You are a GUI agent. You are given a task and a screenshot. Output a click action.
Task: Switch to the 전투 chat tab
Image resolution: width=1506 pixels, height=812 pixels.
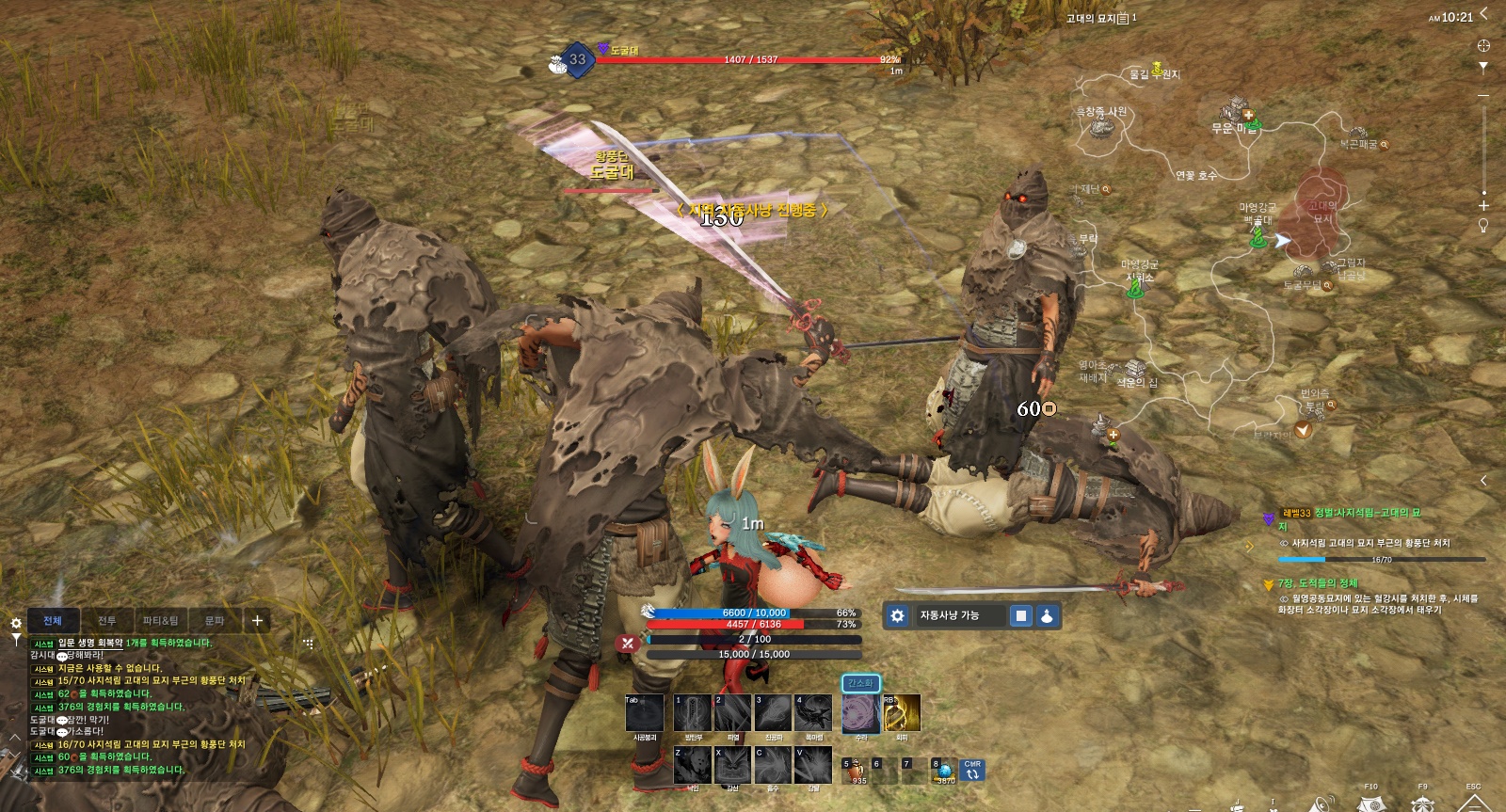[106, 621]
